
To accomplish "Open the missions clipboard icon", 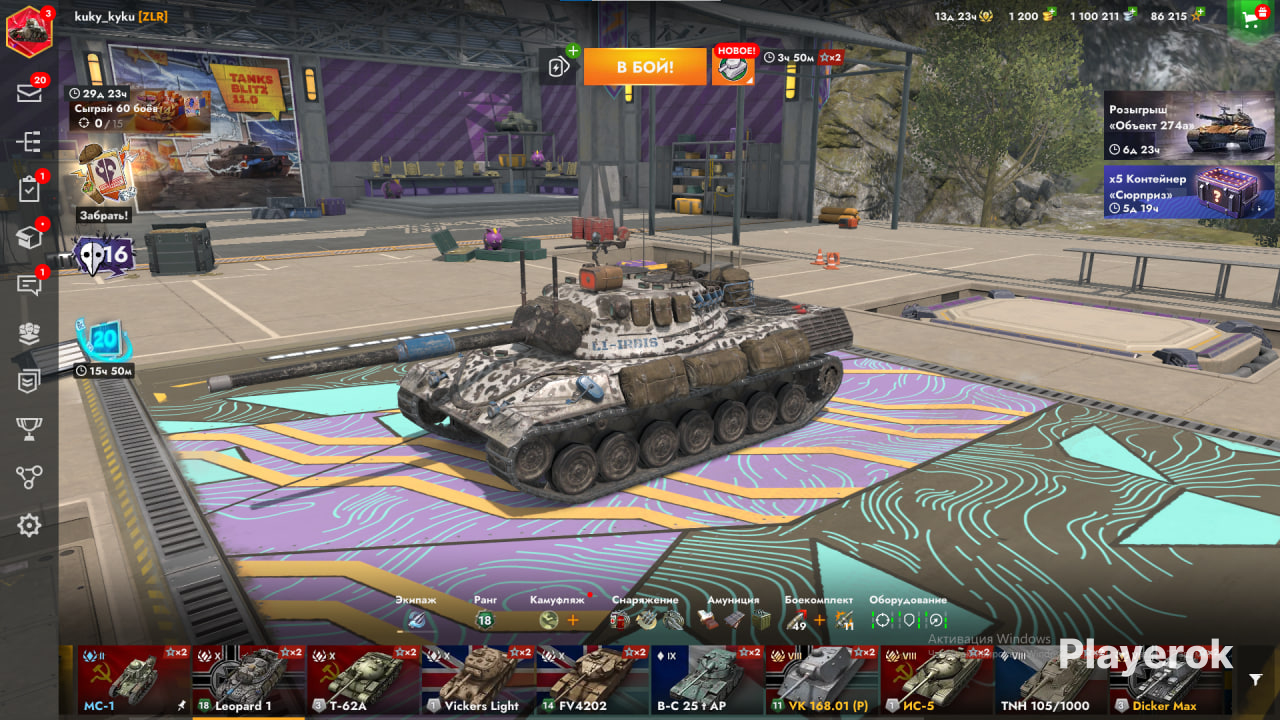I will tap(29, 189).
